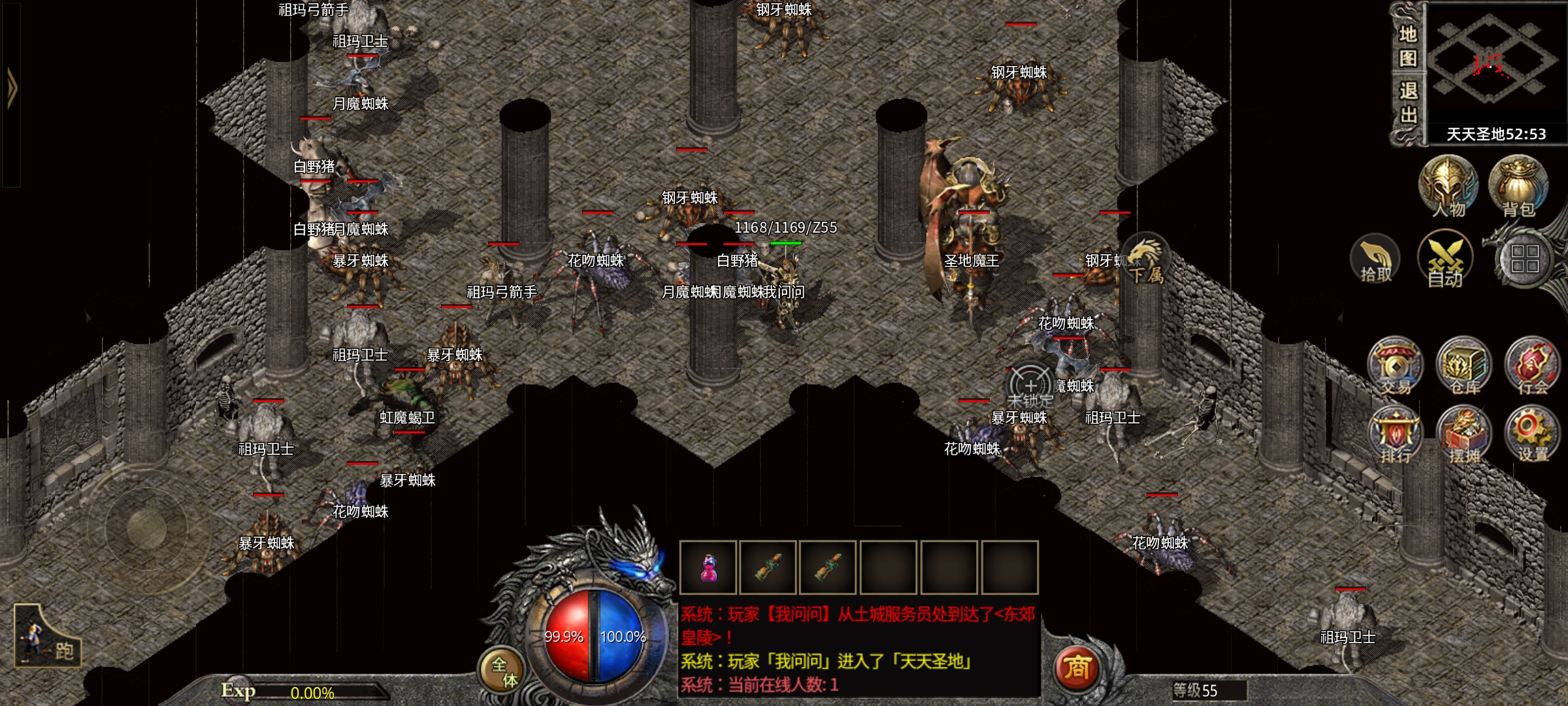Open the 人物 character panel
Viewport: 1568px width, 706px height.
[1448, 186]
